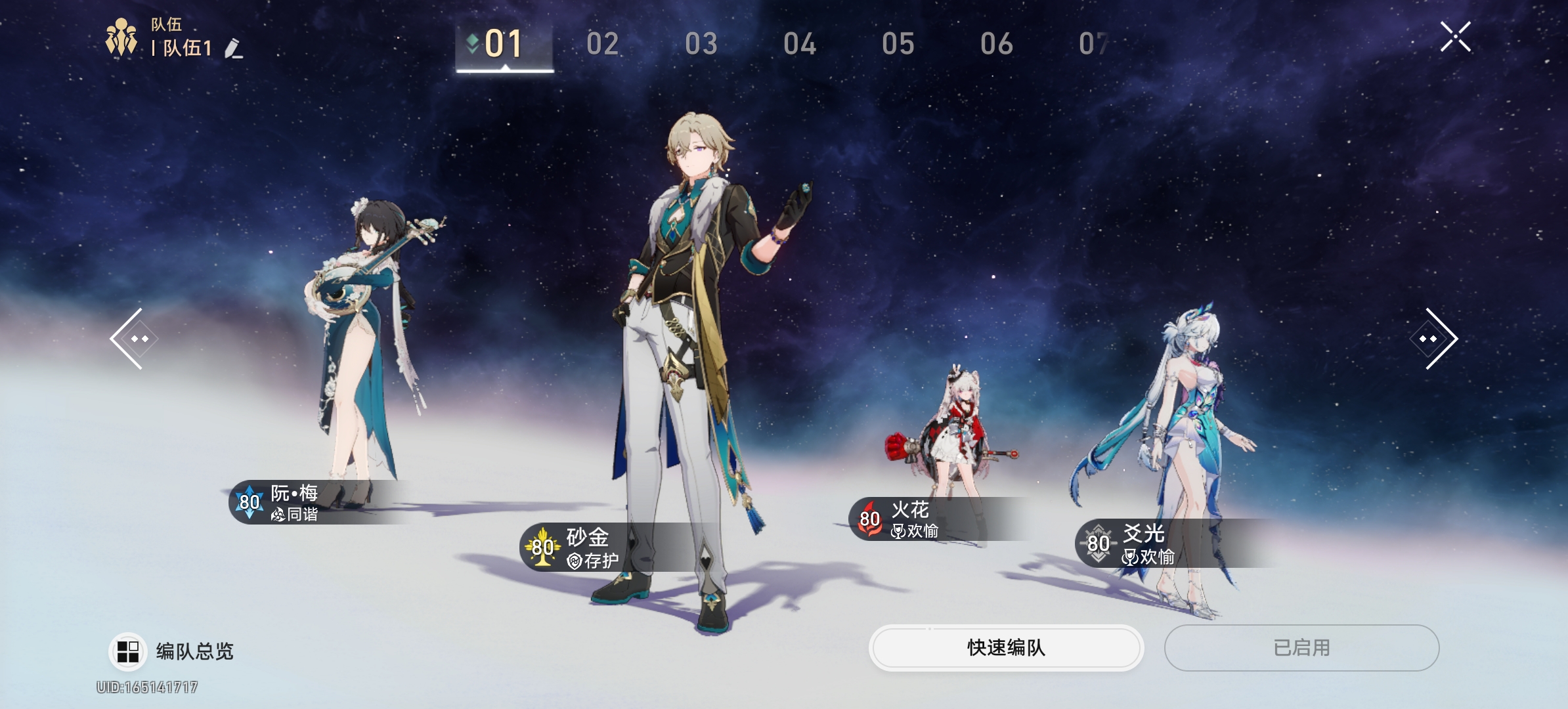This screenshot has height=709, width=1568.
Task: Switch to team tab 02
Action: coord(603,45)
